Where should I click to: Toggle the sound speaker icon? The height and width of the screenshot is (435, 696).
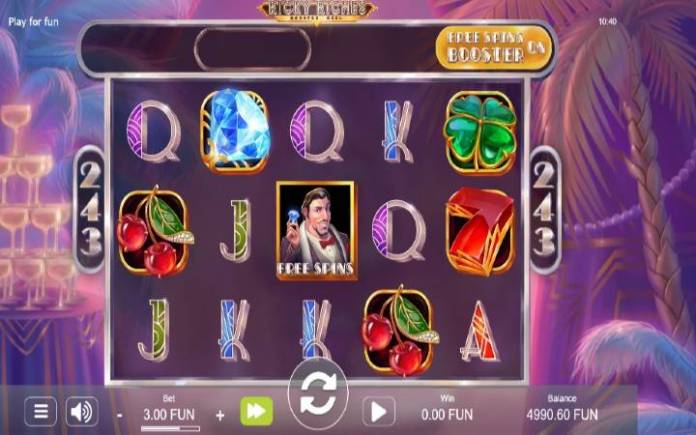(82, 411)
